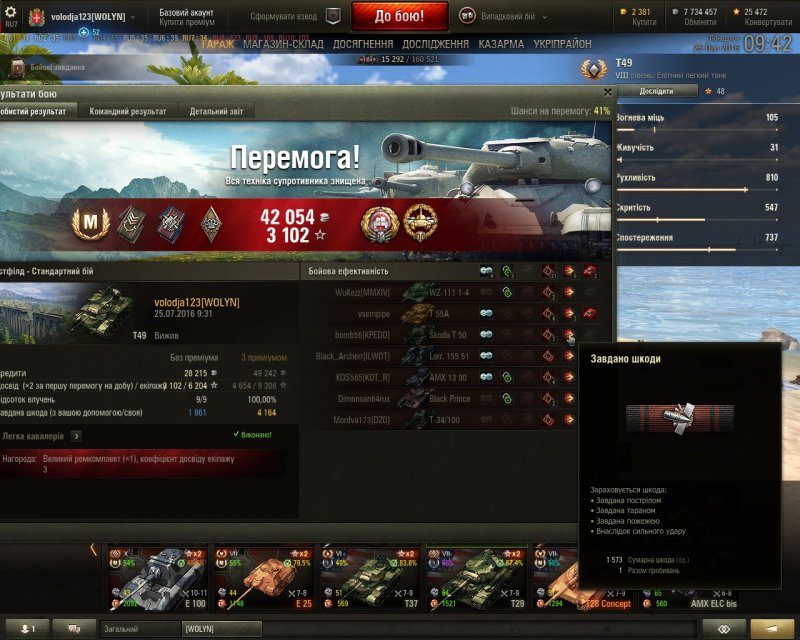Go to the Досягнення achievements section

[363, 44]
